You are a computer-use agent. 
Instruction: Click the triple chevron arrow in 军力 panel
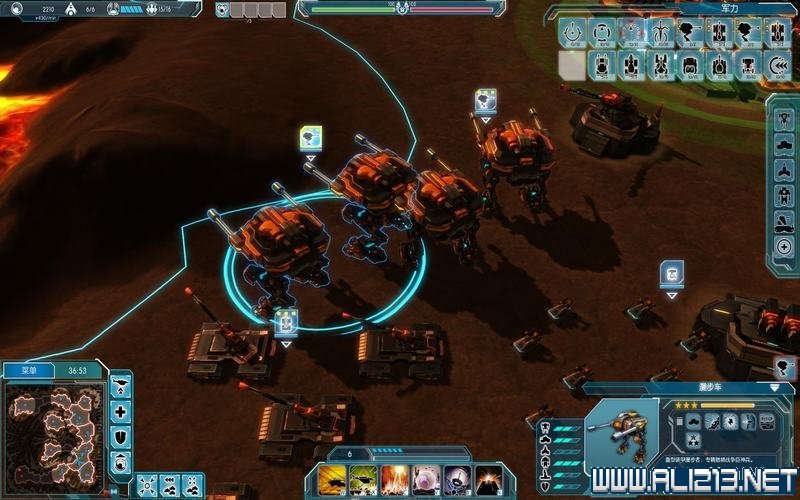(x=780, y=66)
